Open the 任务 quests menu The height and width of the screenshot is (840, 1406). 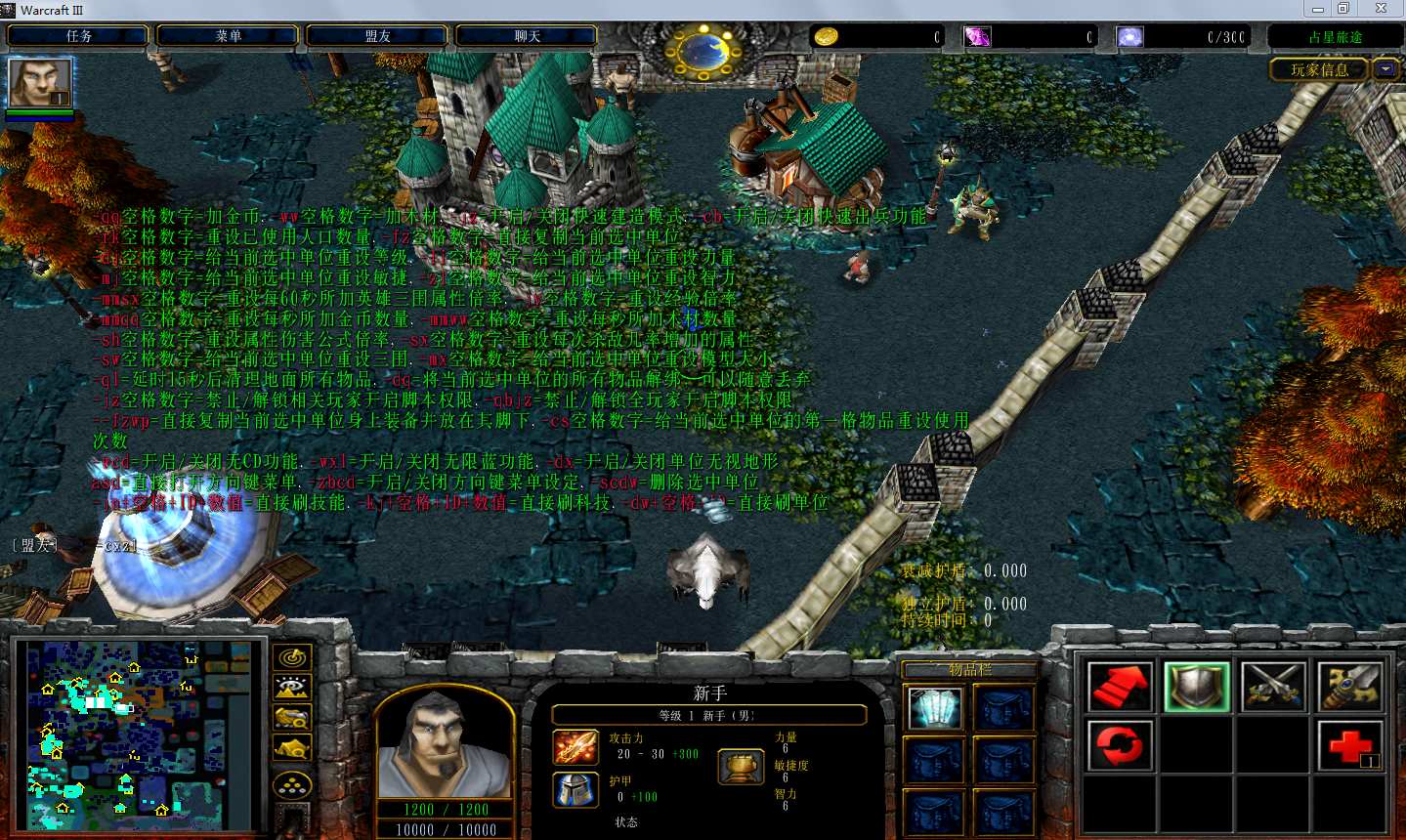pos(78,36)
